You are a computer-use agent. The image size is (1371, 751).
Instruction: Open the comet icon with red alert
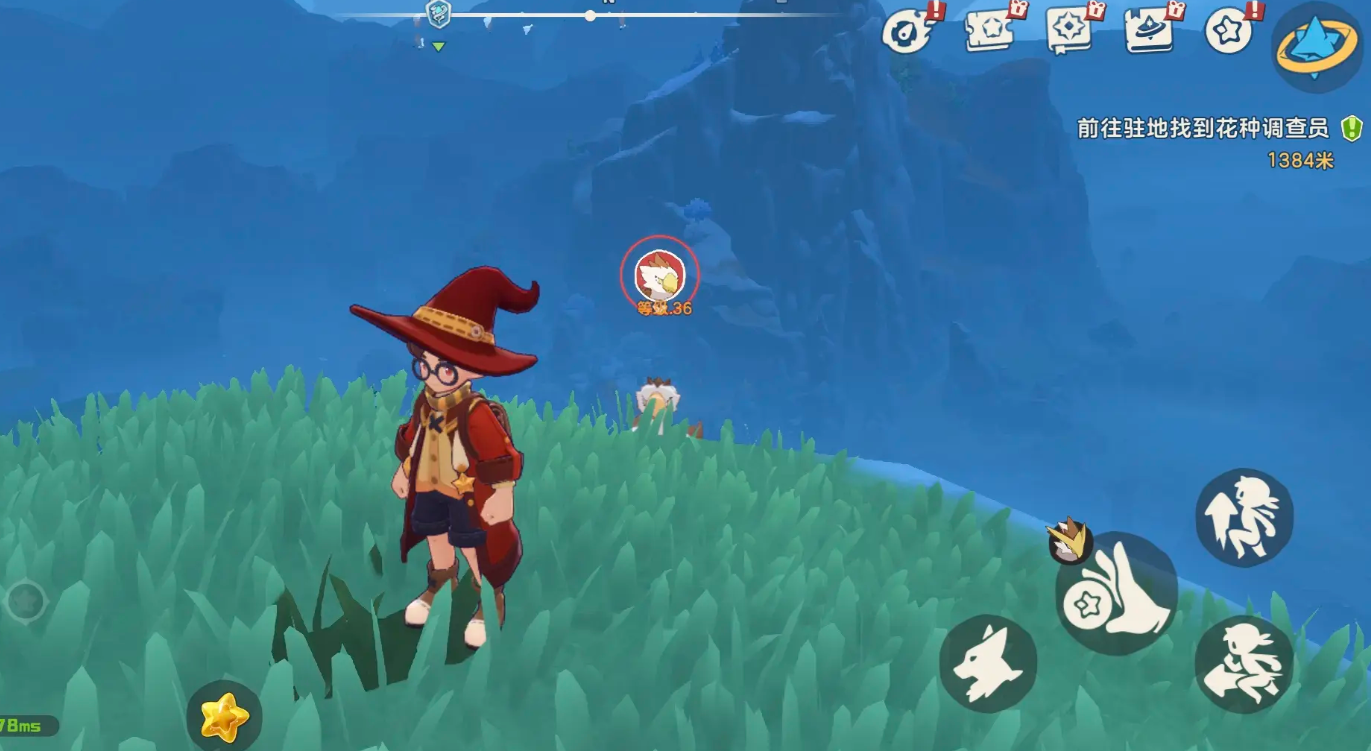click(x=908, y=32)
